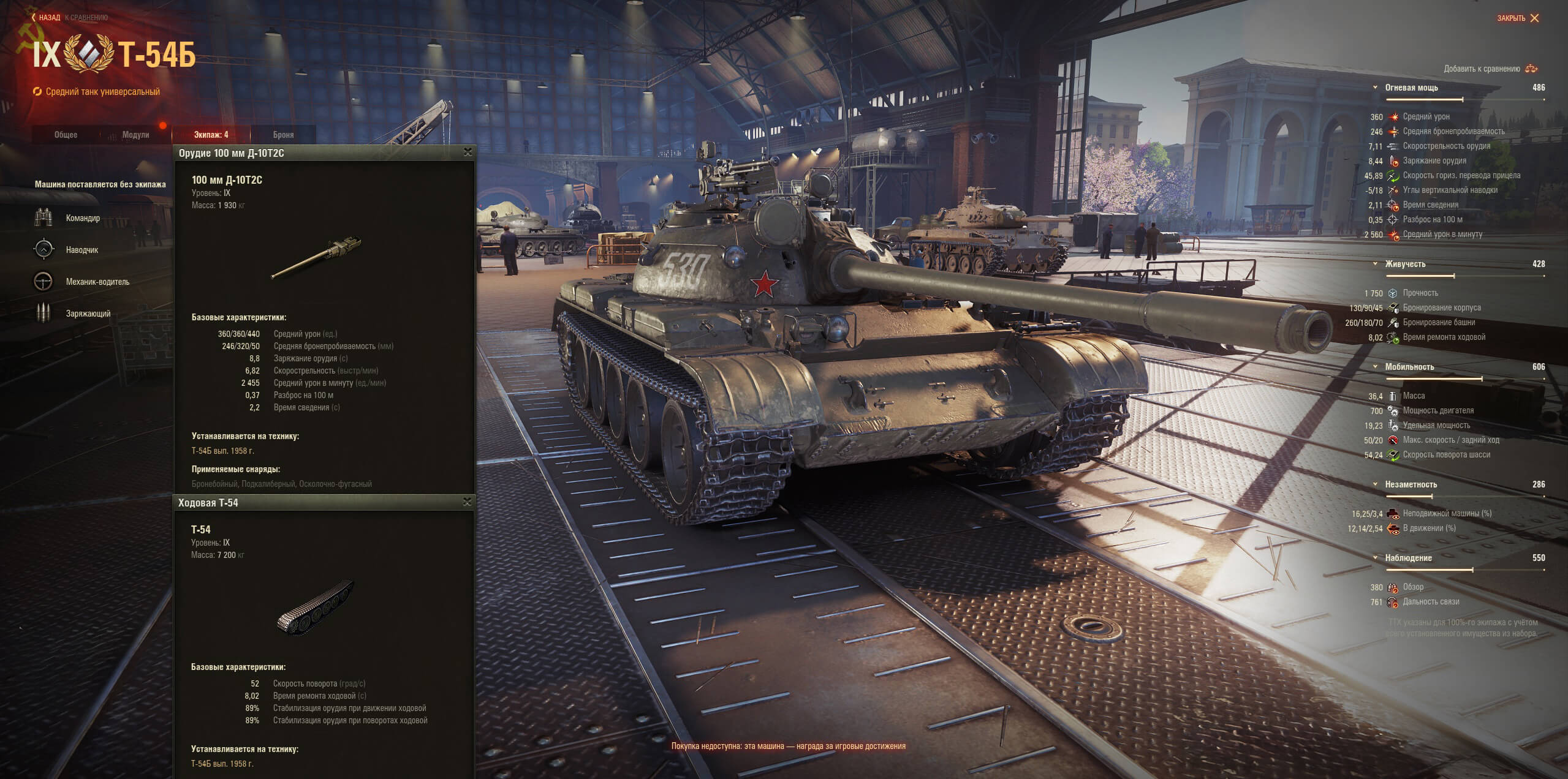Select the Командир crew member

tap(83, 218)
